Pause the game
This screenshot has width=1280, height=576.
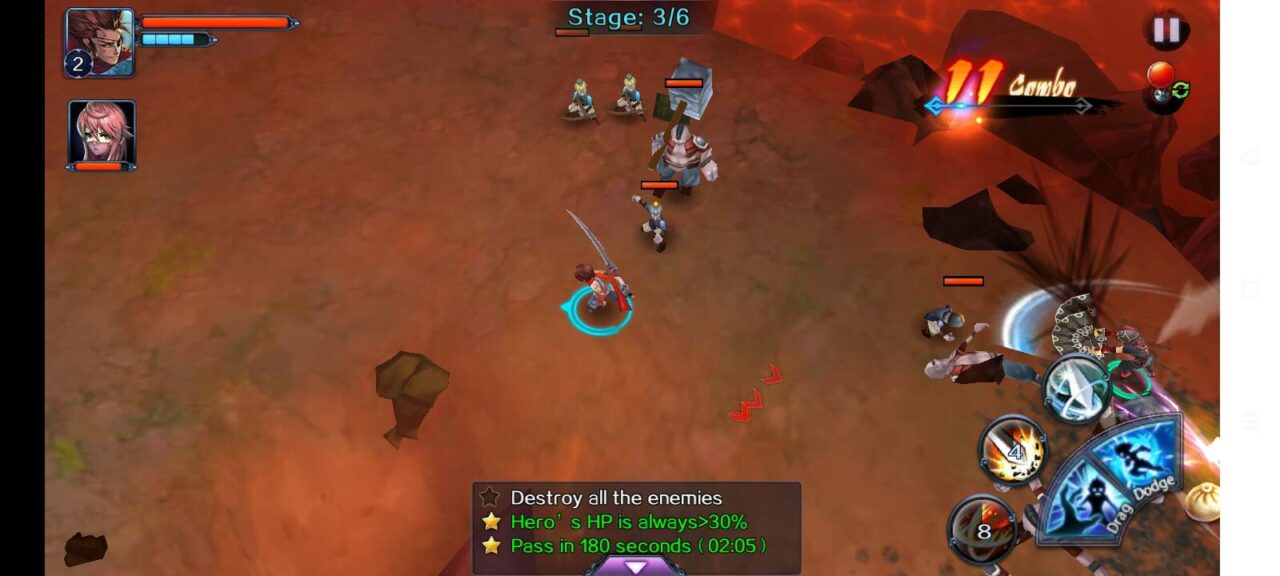(x=1166, y=30)
